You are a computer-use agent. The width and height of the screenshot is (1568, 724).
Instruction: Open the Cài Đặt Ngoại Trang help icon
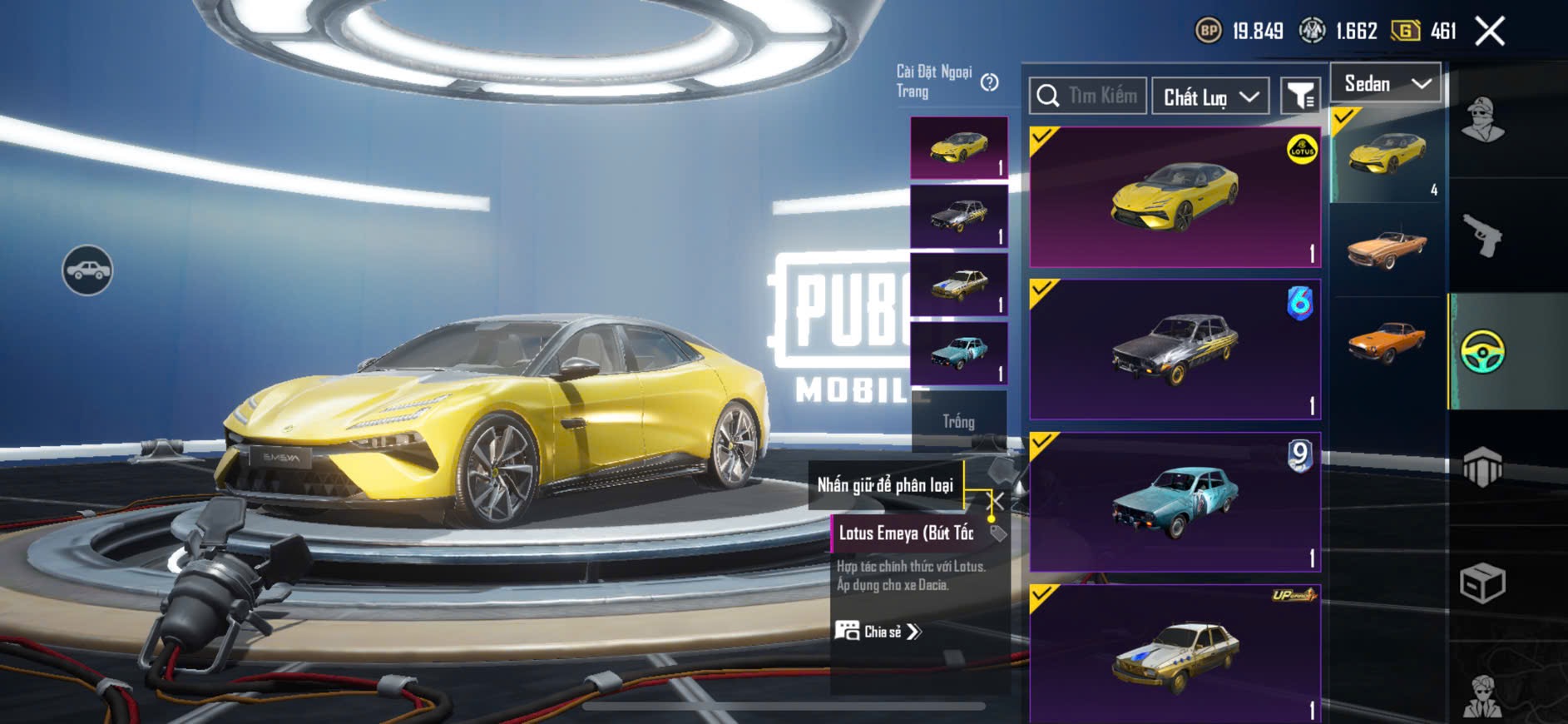pyautogui.click(x=989, y=82)
